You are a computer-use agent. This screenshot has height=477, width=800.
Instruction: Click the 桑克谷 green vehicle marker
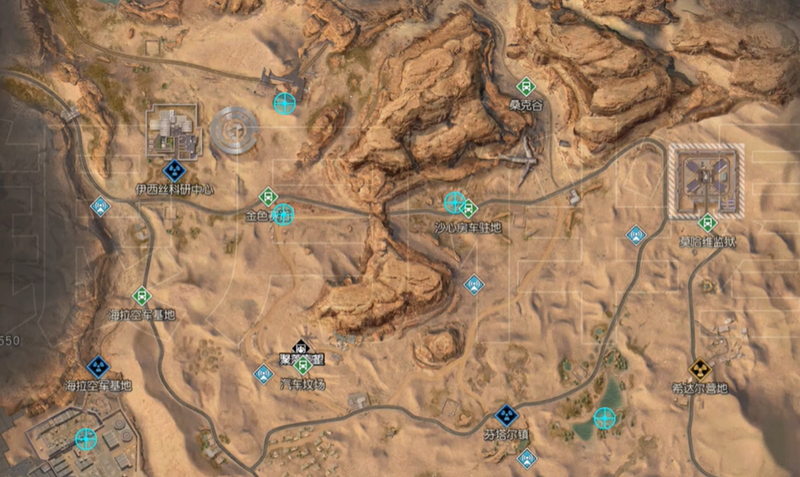coord(525,86)
